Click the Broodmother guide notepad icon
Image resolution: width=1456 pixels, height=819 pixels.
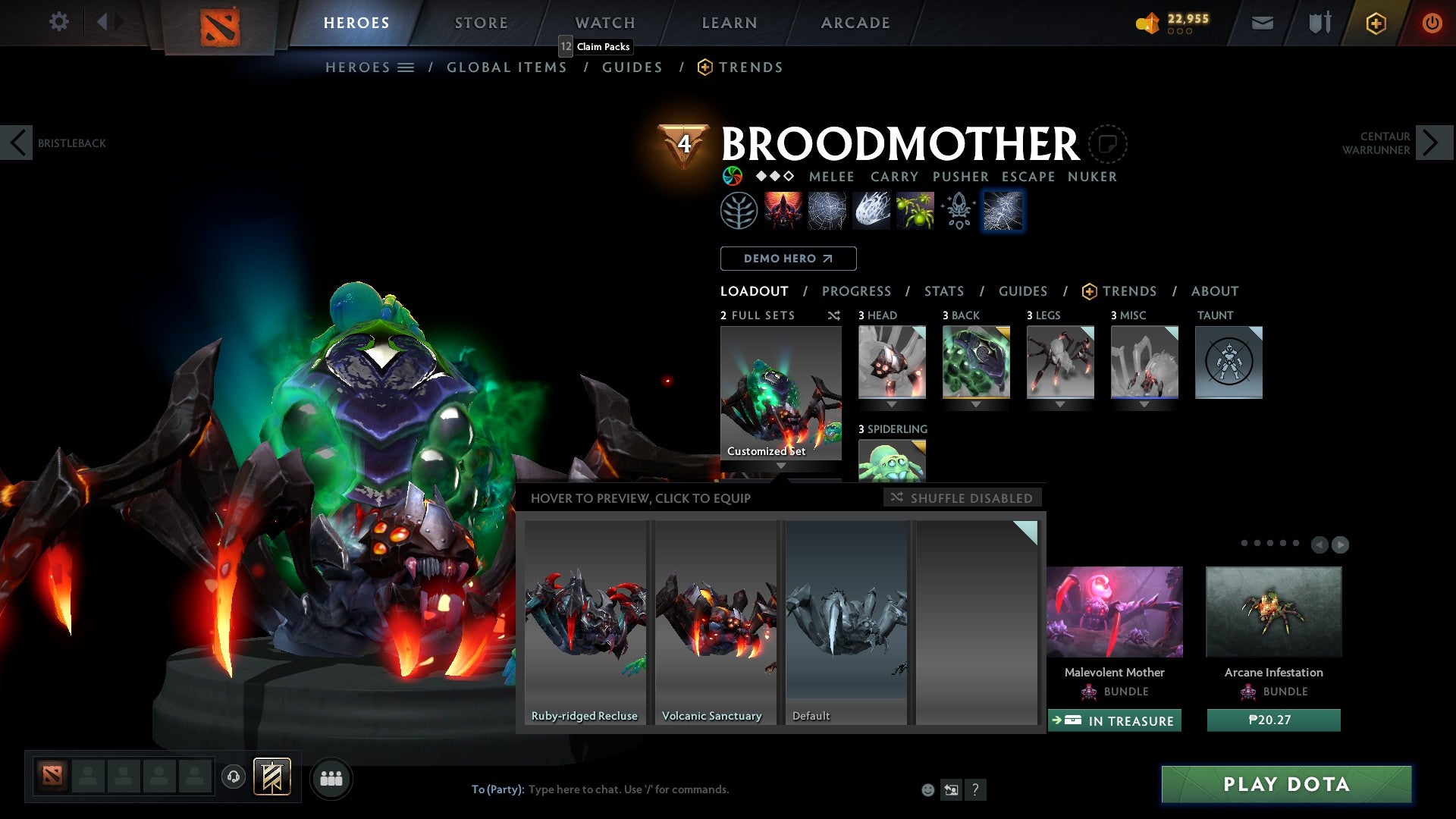(x=1107, y=143)
